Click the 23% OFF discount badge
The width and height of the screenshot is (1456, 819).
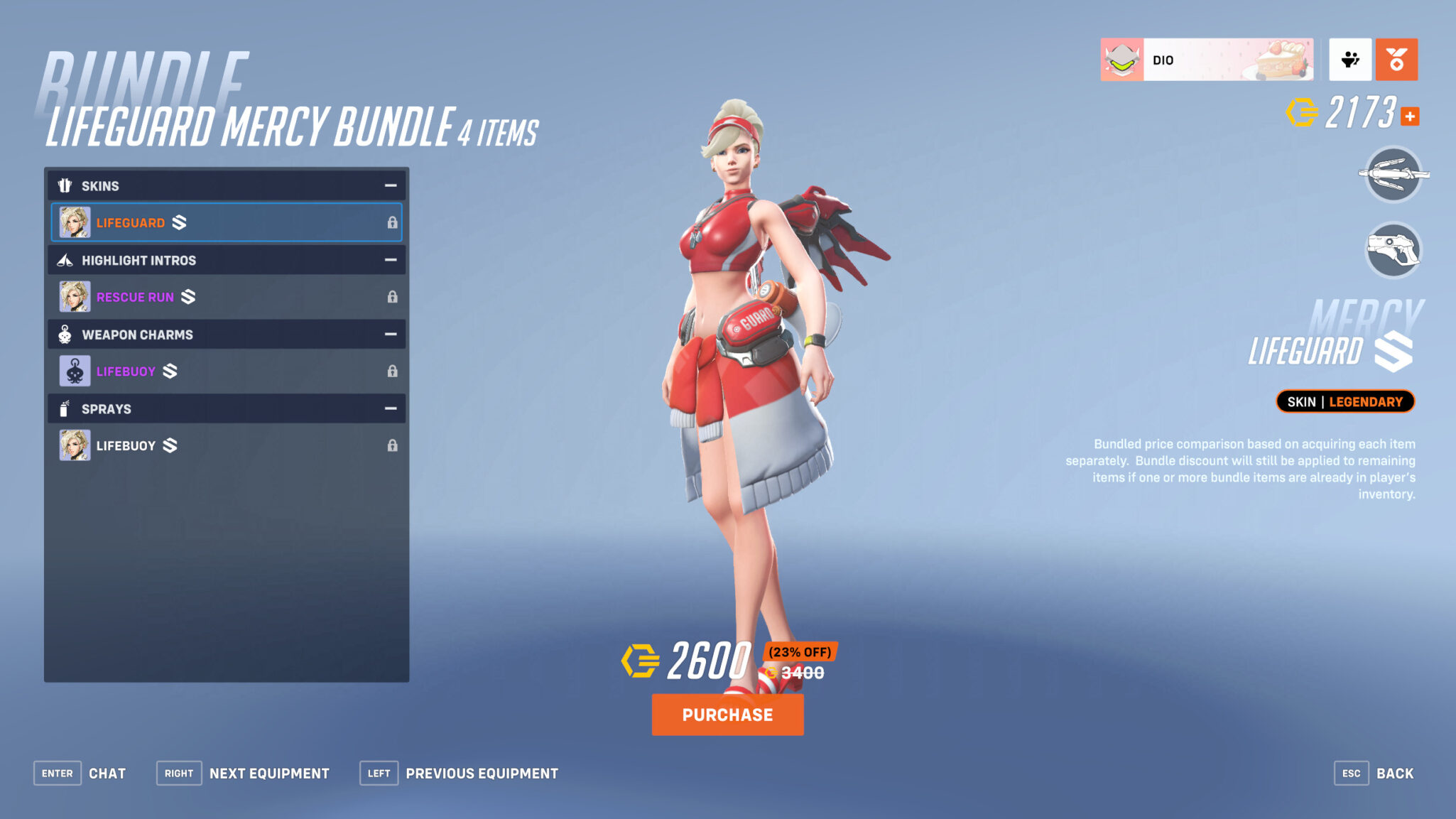(x=801, y=650)
